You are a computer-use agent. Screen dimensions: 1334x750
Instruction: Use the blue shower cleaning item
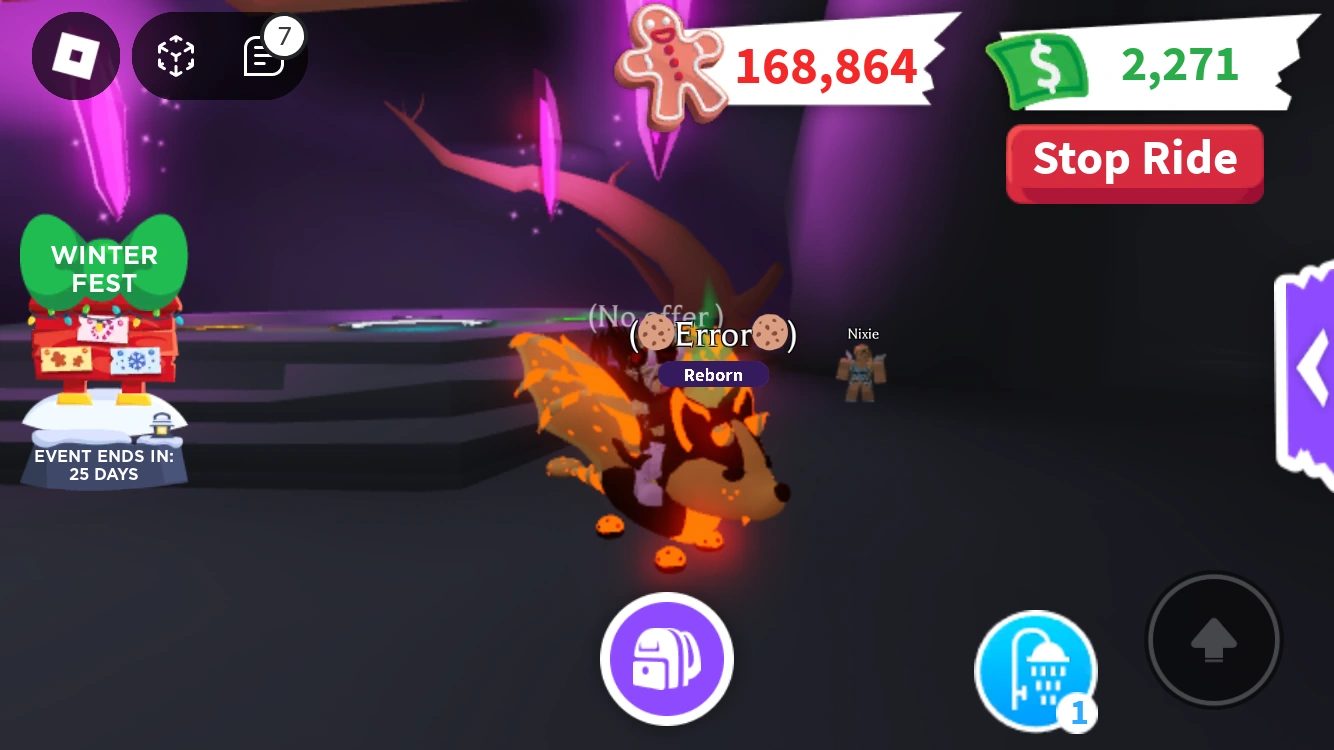1036,668
